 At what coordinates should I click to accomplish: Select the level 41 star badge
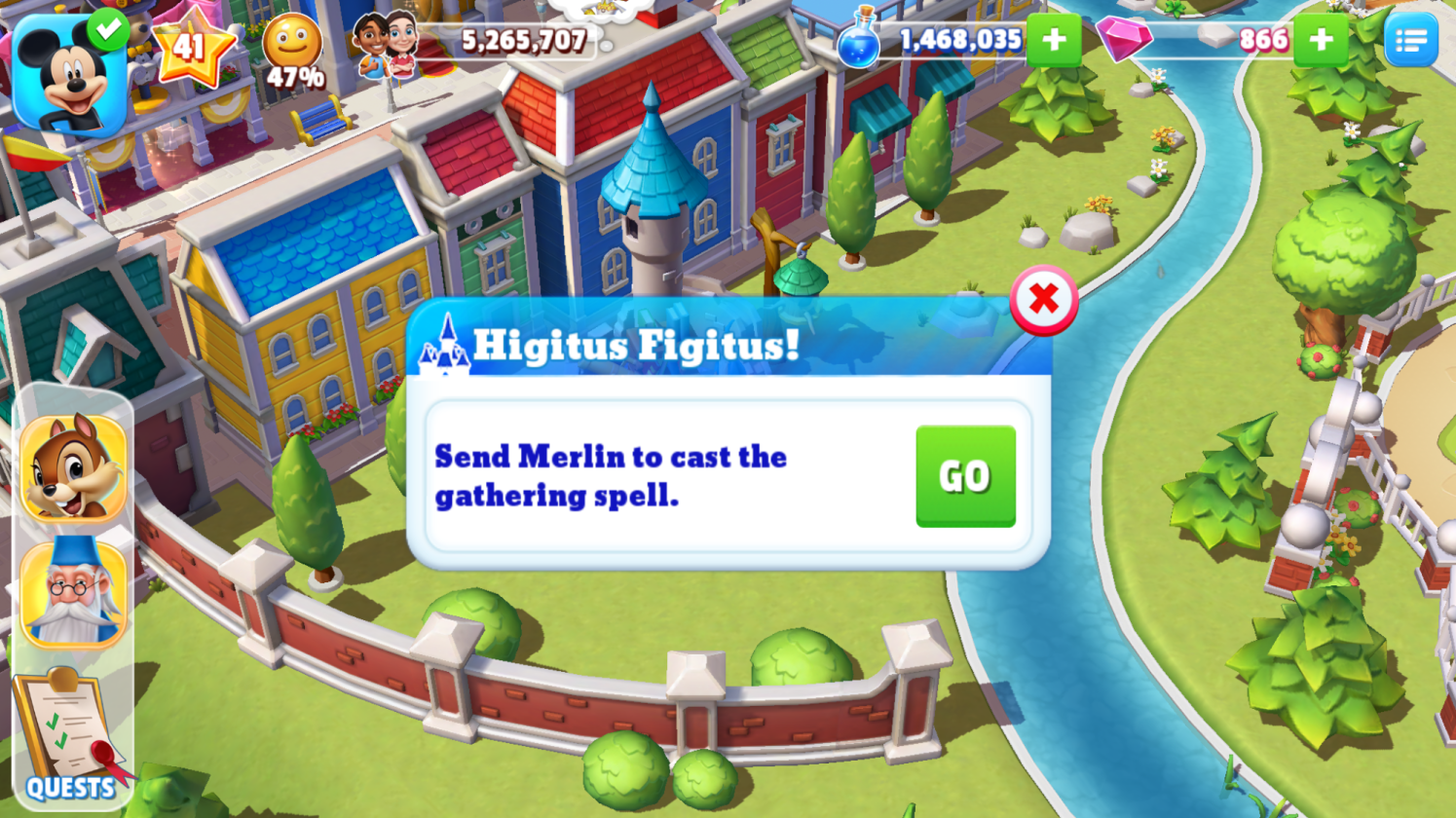tap(191, 47)
